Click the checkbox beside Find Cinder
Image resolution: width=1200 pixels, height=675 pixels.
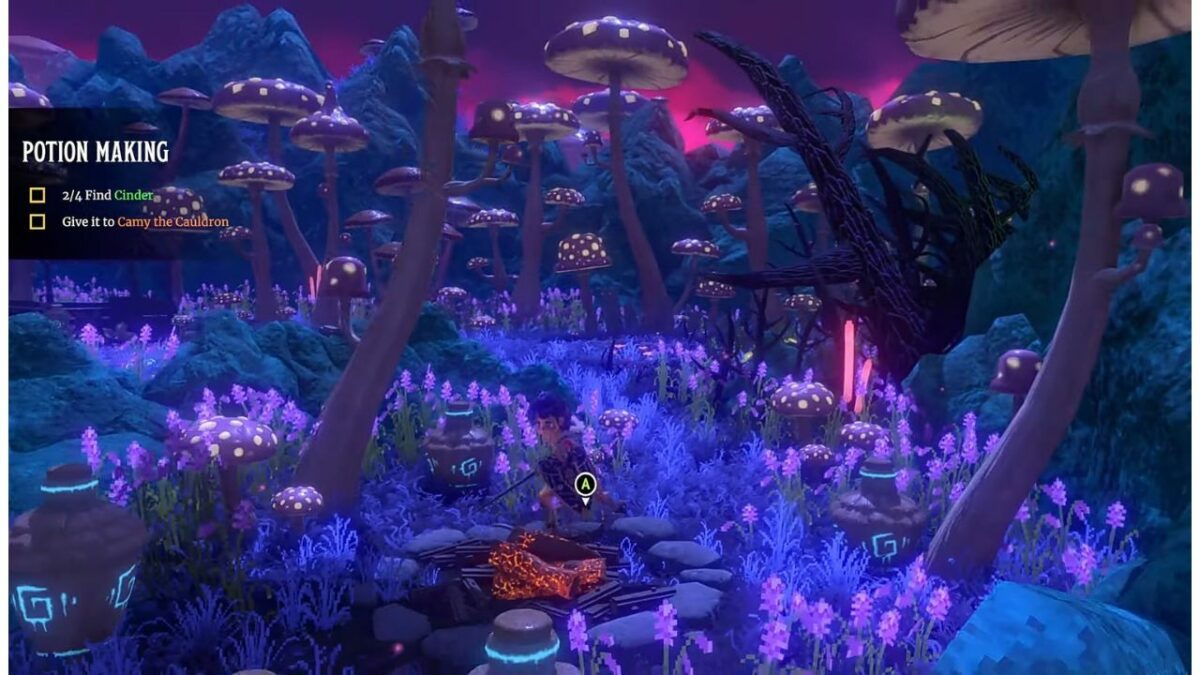coord(37,196)
